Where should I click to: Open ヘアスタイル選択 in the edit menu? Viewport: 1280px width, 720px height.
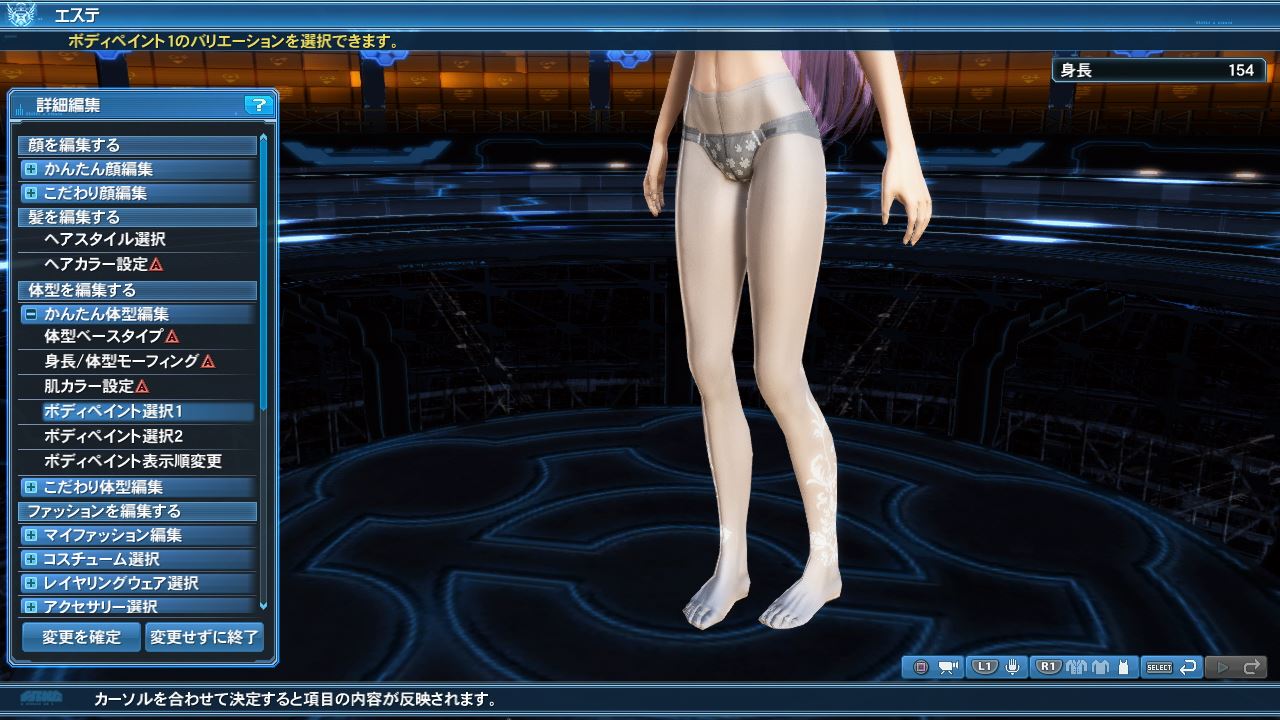[140, 240]
